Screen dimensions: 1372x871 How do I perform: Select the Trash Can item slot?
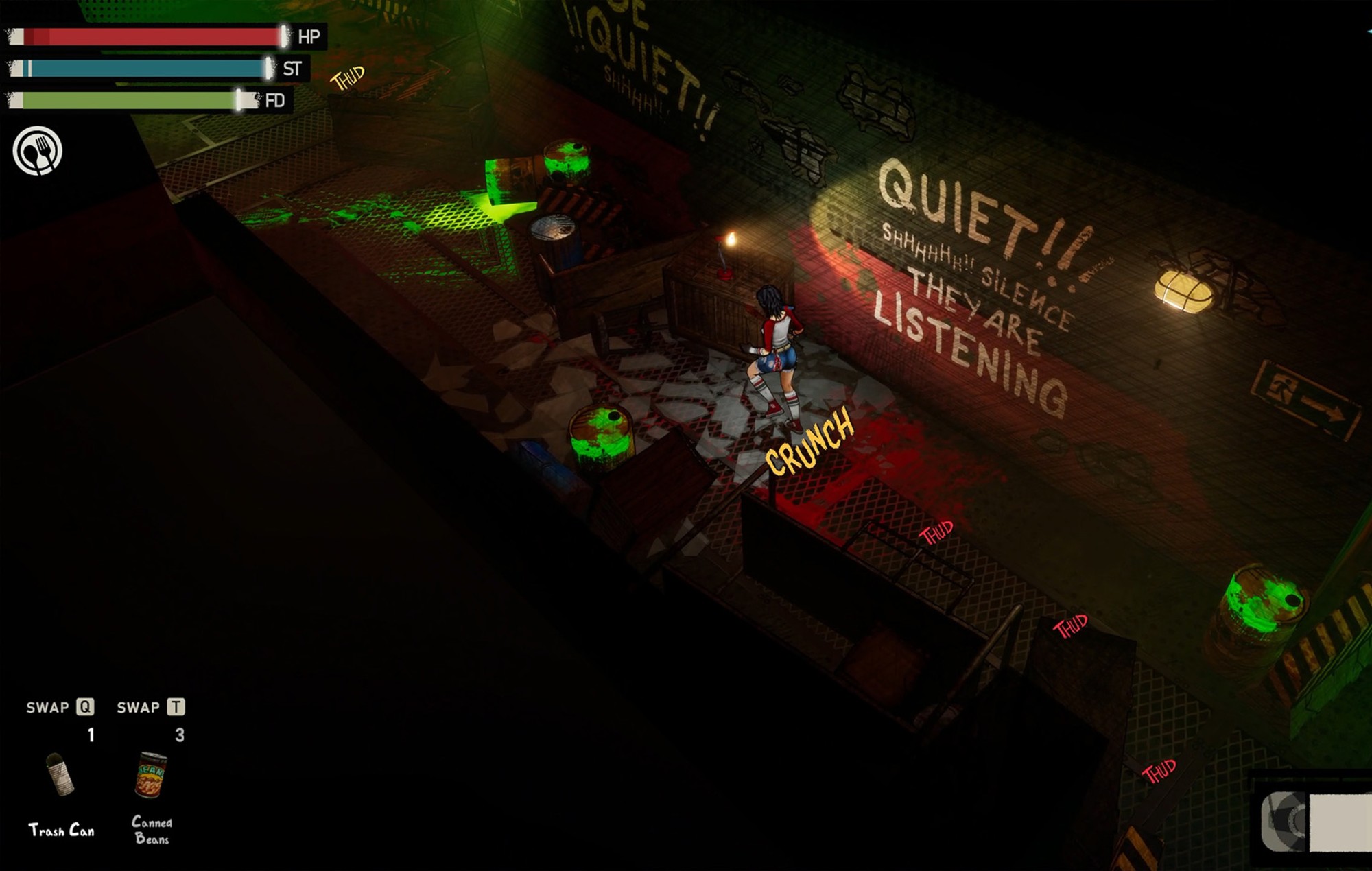coord(60,775)
